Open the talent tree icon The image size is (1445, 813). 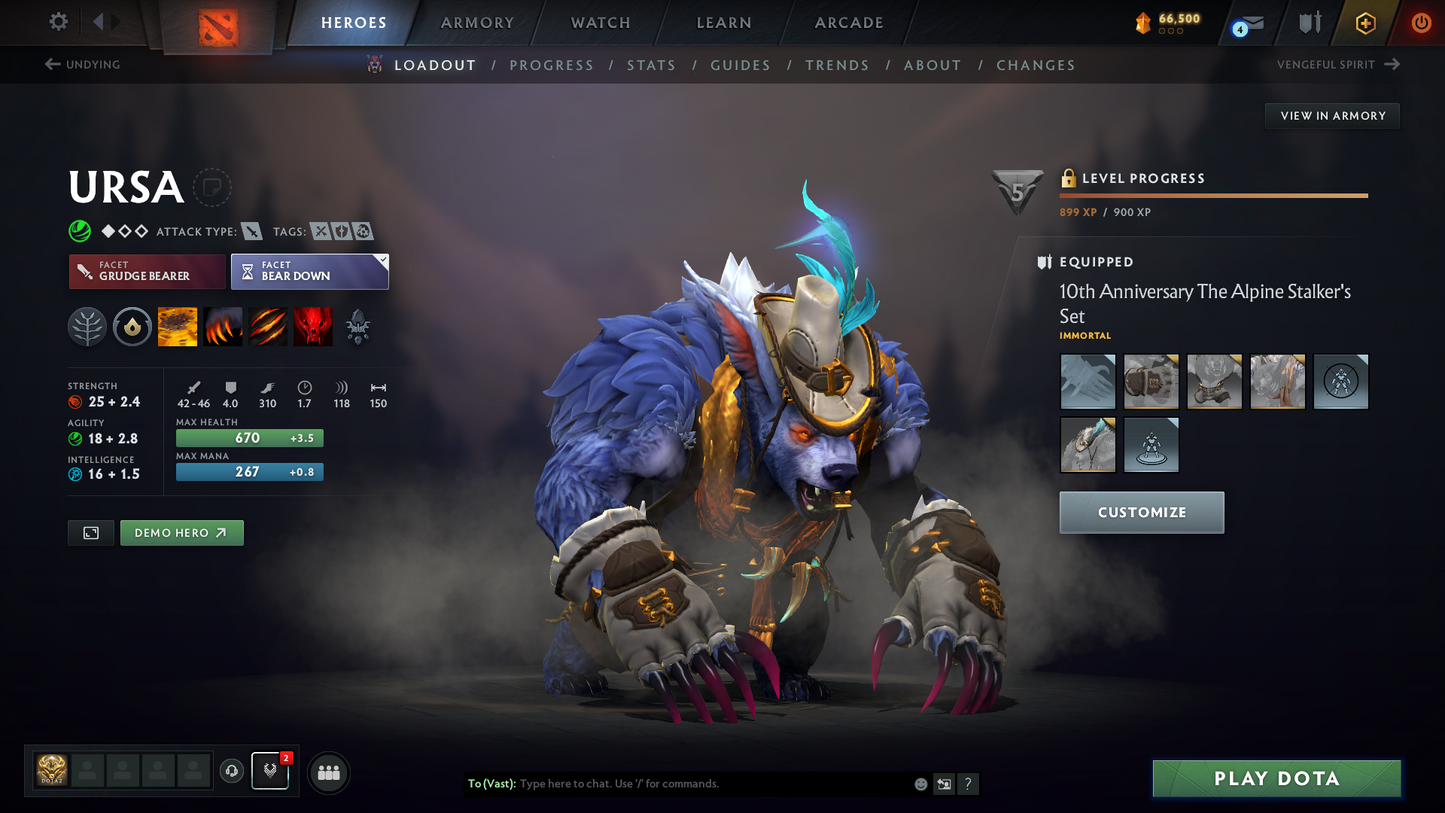[87, 327]
